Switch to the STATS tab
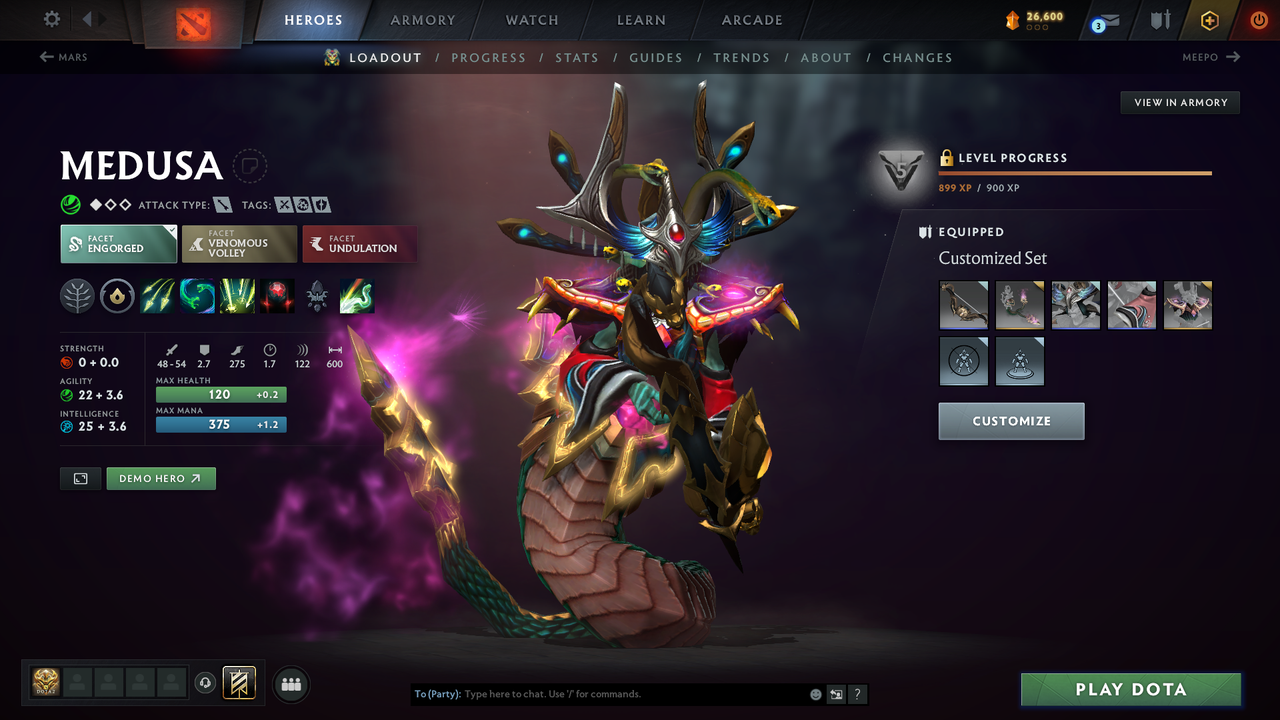The width and height of the screenshot is (1280, 720). (x=577, y=57)
